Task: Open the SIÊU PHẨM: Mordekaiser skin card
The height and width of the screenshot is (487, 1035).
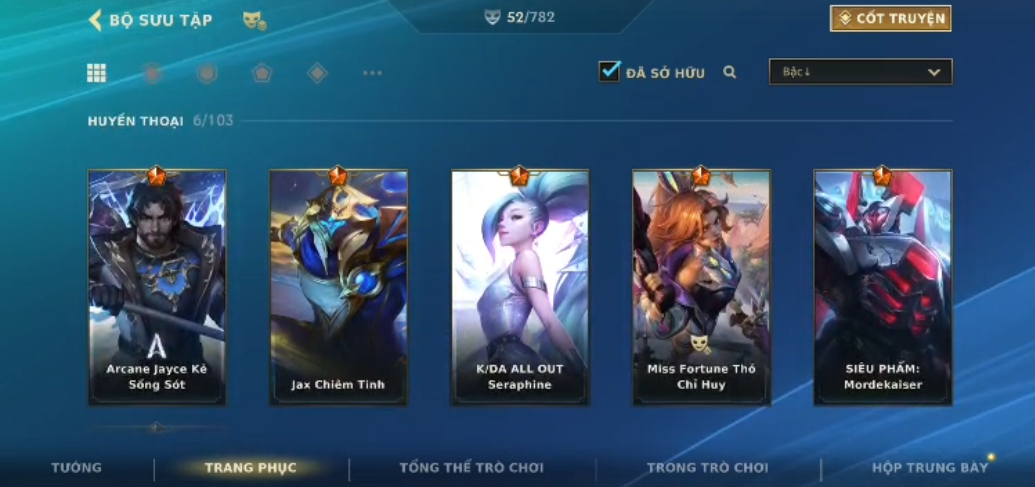Action: pos(882,287)
